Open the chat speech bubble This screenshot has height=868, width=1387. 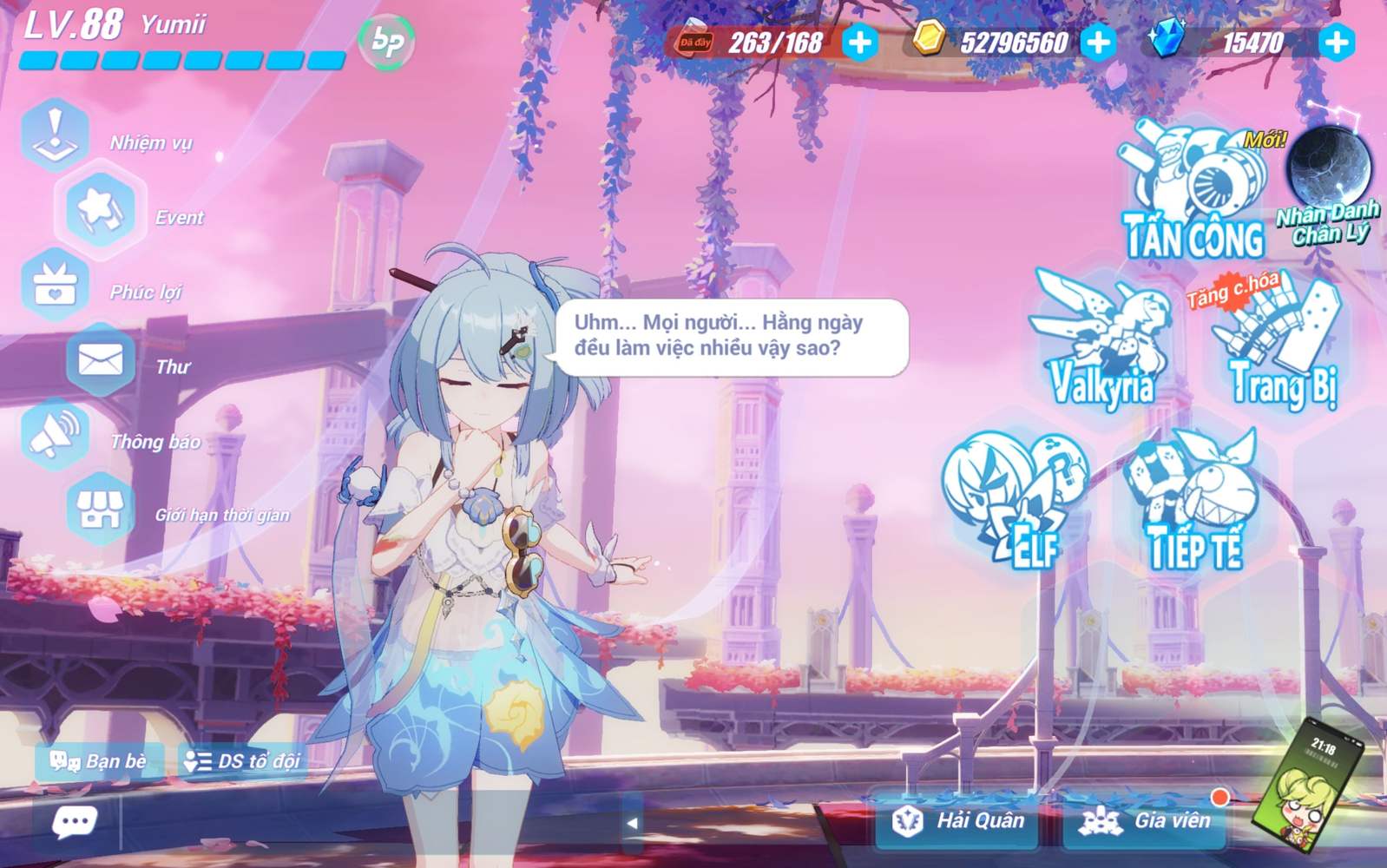(75, 821)
